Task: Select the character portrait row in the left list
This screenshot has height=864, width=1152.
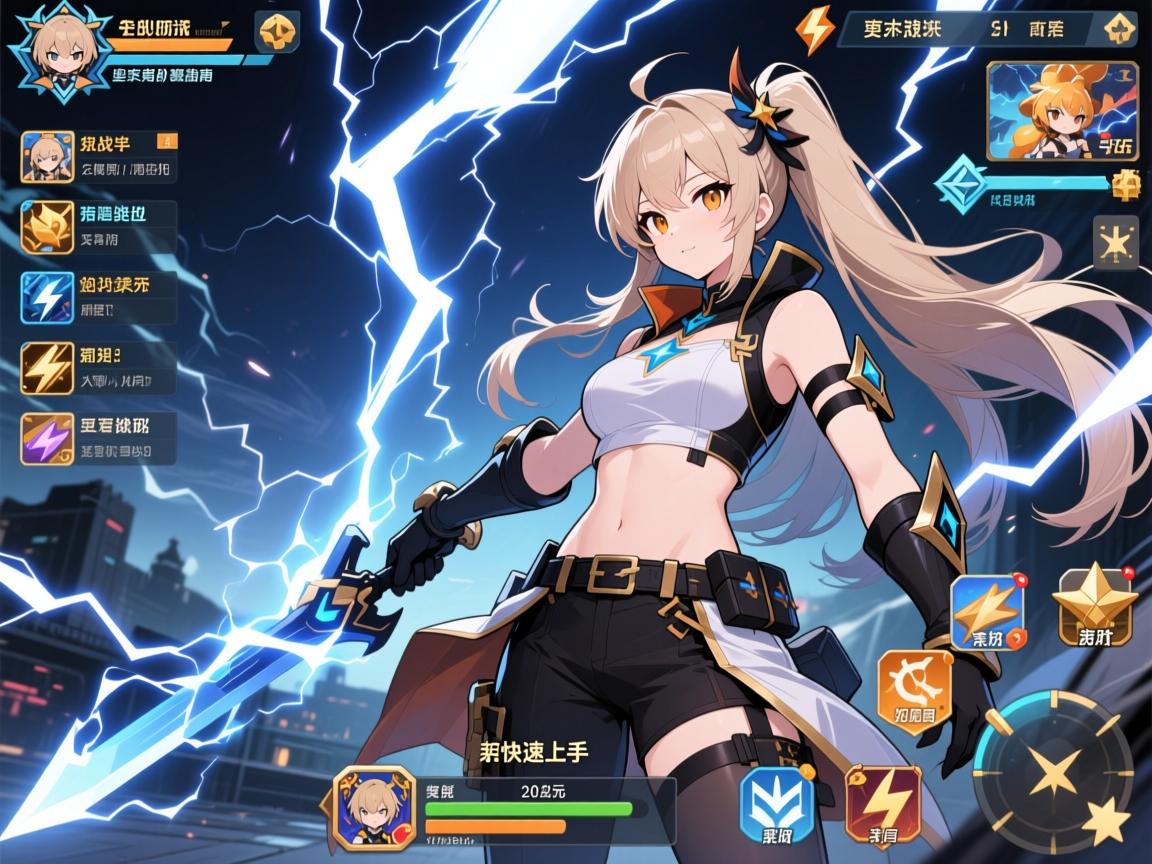Action: [98, 156]
